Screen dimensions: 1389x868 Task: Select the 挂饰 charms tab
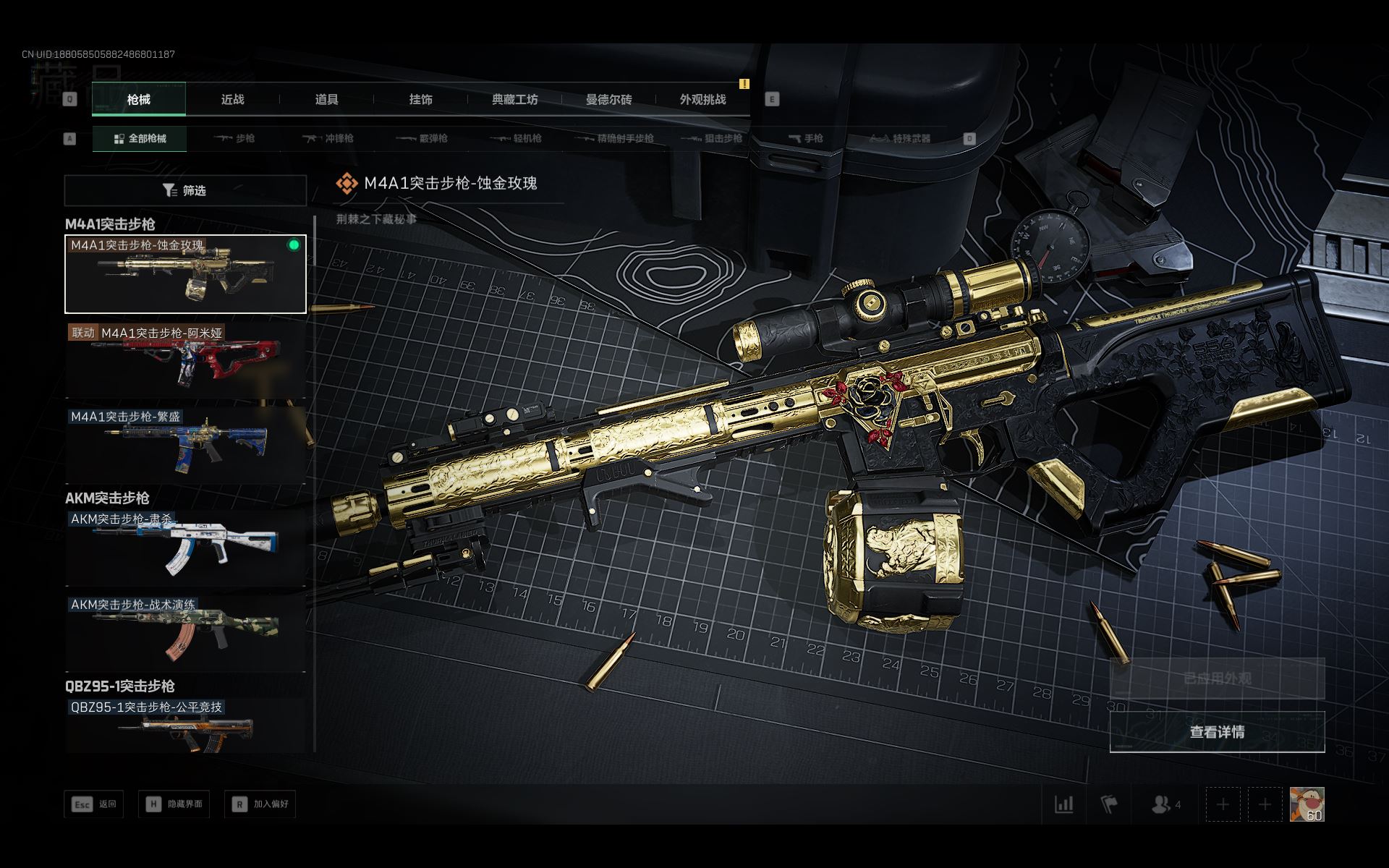coord(420,100)
